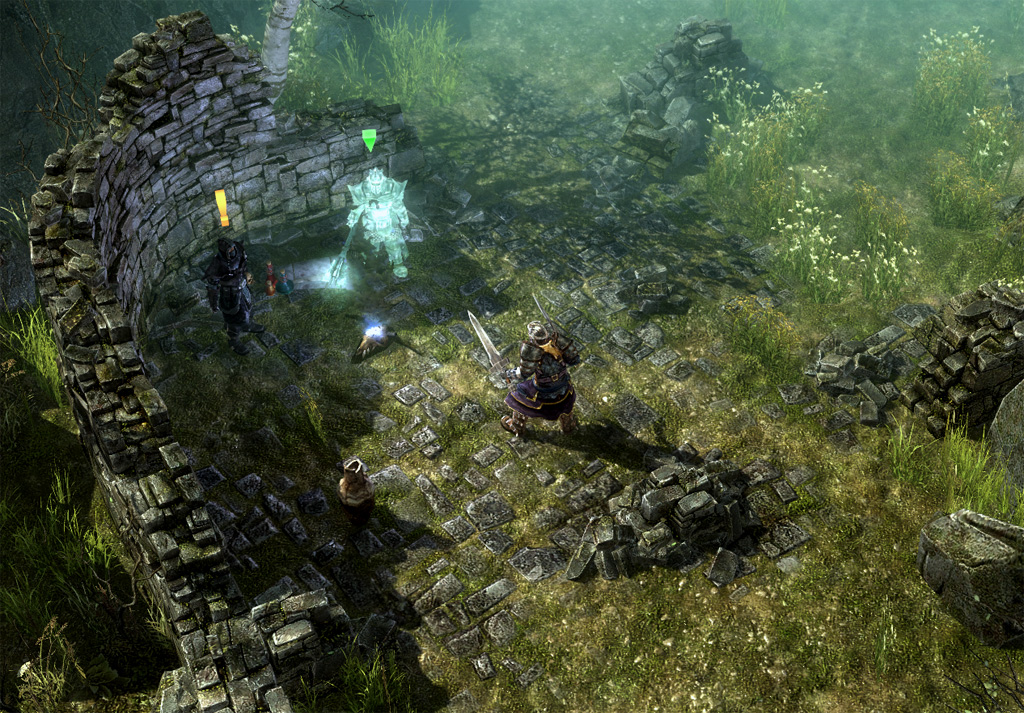Viewport: 1024px width, 713px height.
Task: Select the green arrow marker above the ghost
Action: coord(369,139)
